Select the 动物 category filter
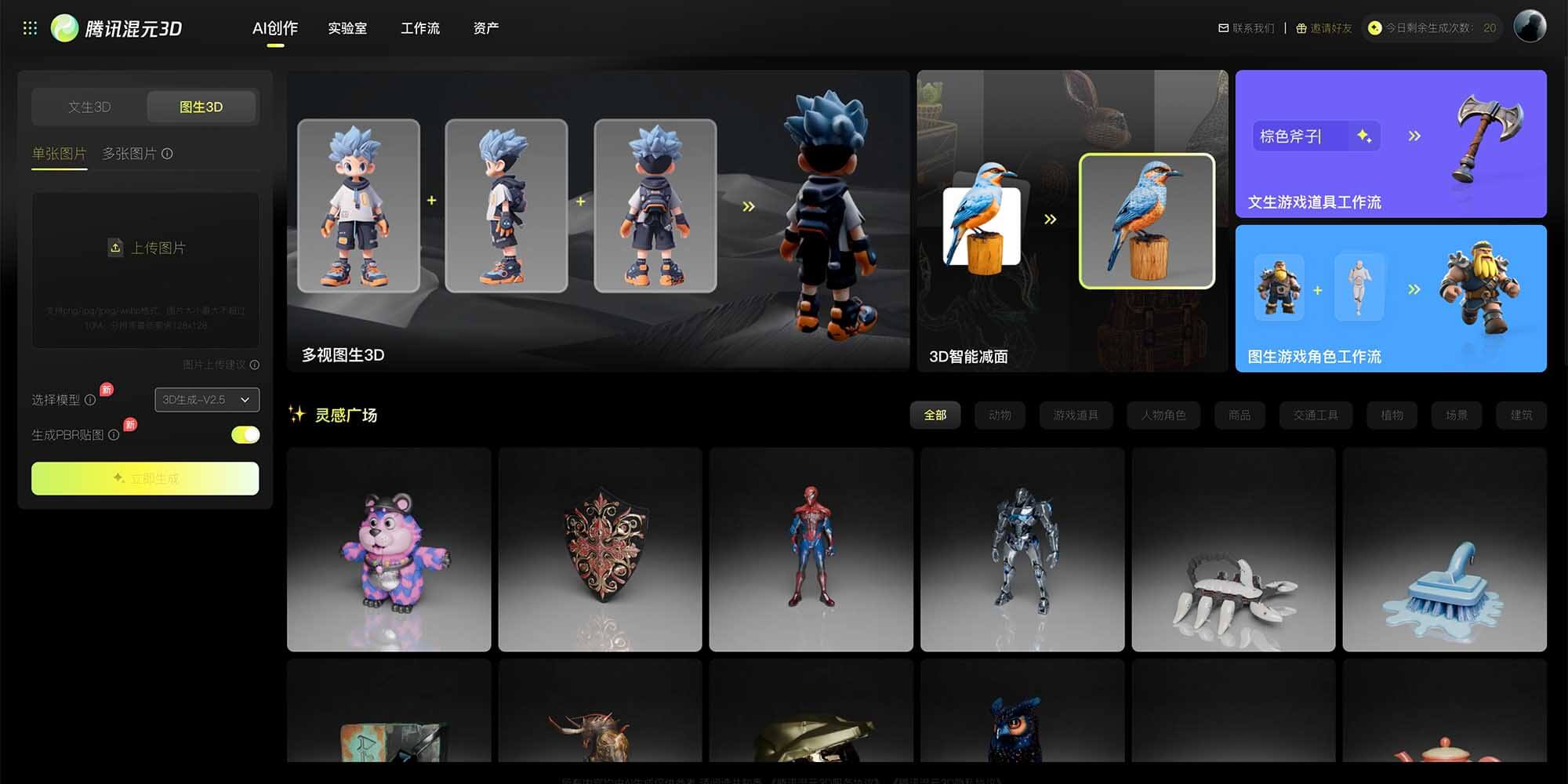Viewport: 1568px width, 784px height. coord(1000,415)
